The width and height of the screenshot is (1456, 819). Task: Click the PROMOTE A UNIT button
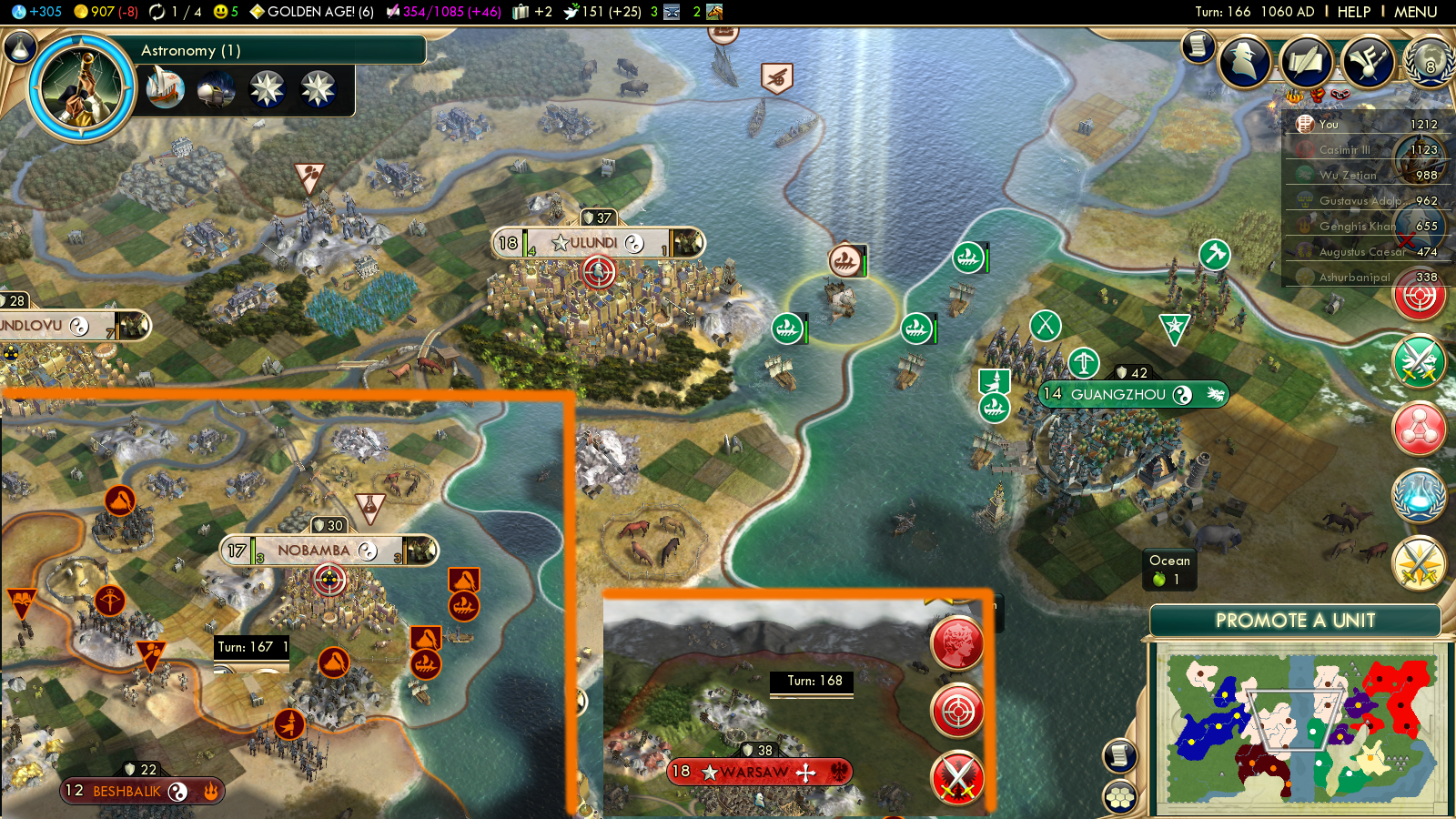(1295, 621)
